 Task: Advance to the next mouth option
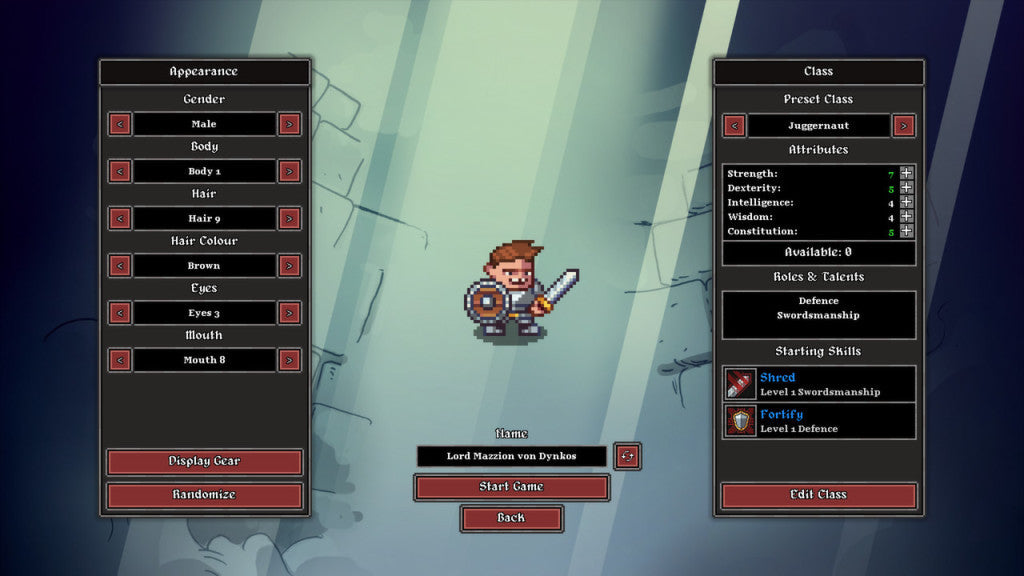click(x=289, y=360)
